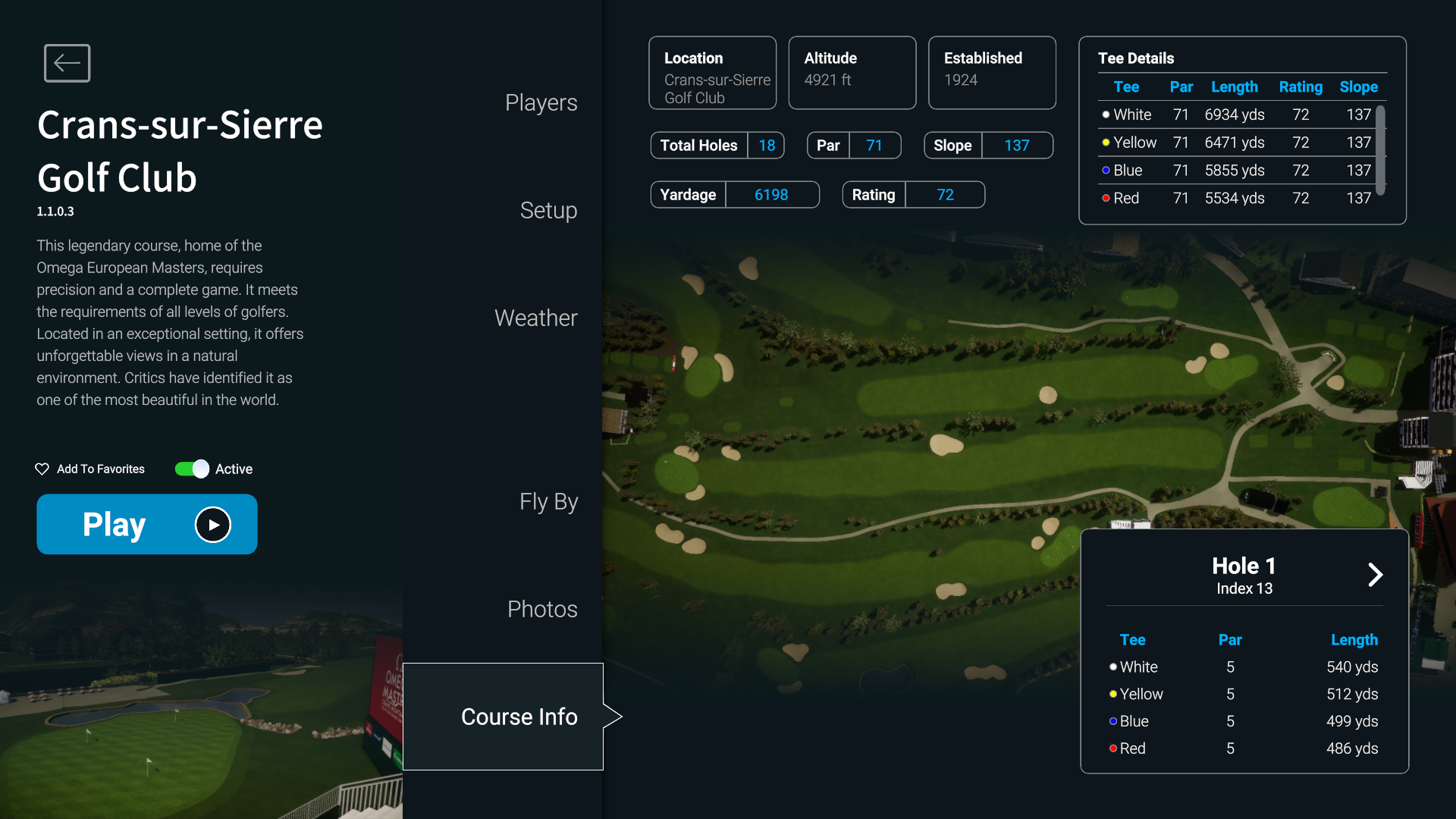Click the heart icon to favorite course

(x=42, y=469)
